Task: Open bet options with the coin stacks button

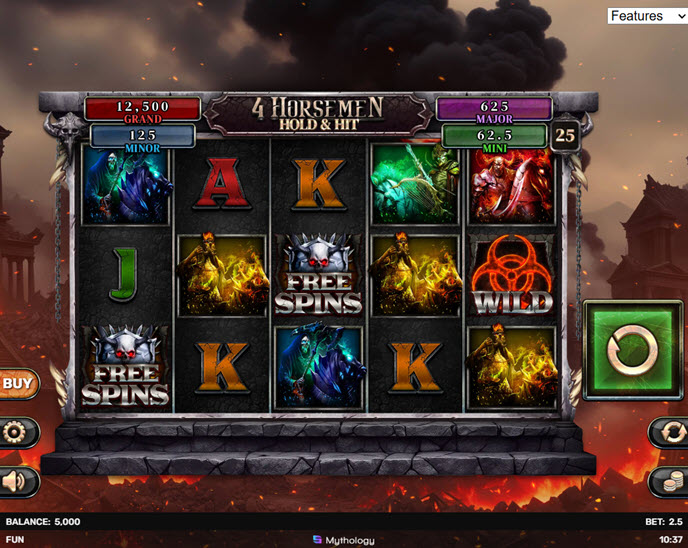Action: click(670, 481)
